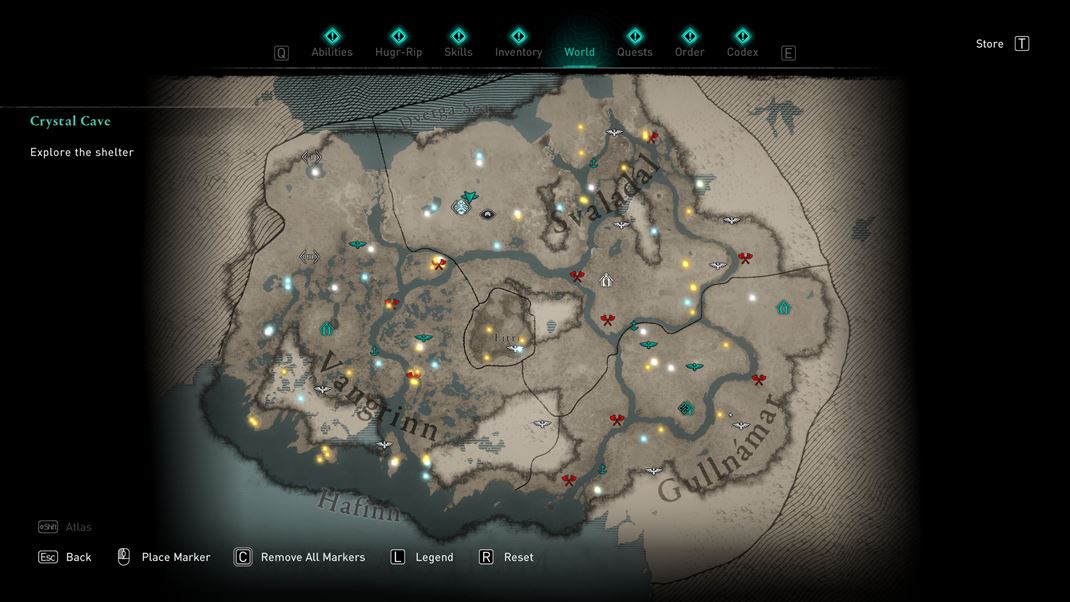The width and height of the screenshot is (1070, 602).
Task: Go back using the Back button
Action: pyautogui.click(x=66, y=557)
